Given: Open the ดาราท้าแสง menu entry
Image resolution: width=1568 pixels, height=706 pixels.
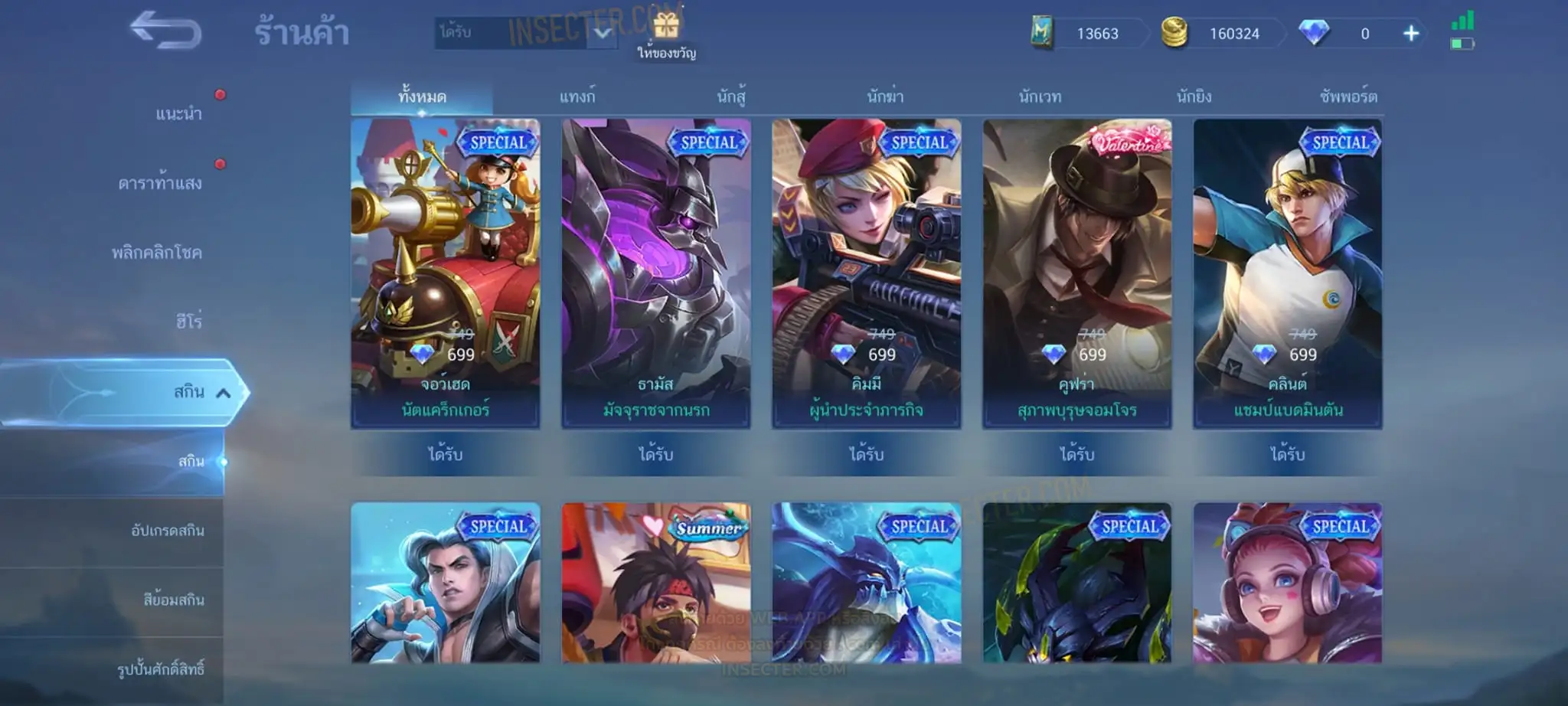Looking at the screenshot, I should pyautogui.click(x=160, y=183).
